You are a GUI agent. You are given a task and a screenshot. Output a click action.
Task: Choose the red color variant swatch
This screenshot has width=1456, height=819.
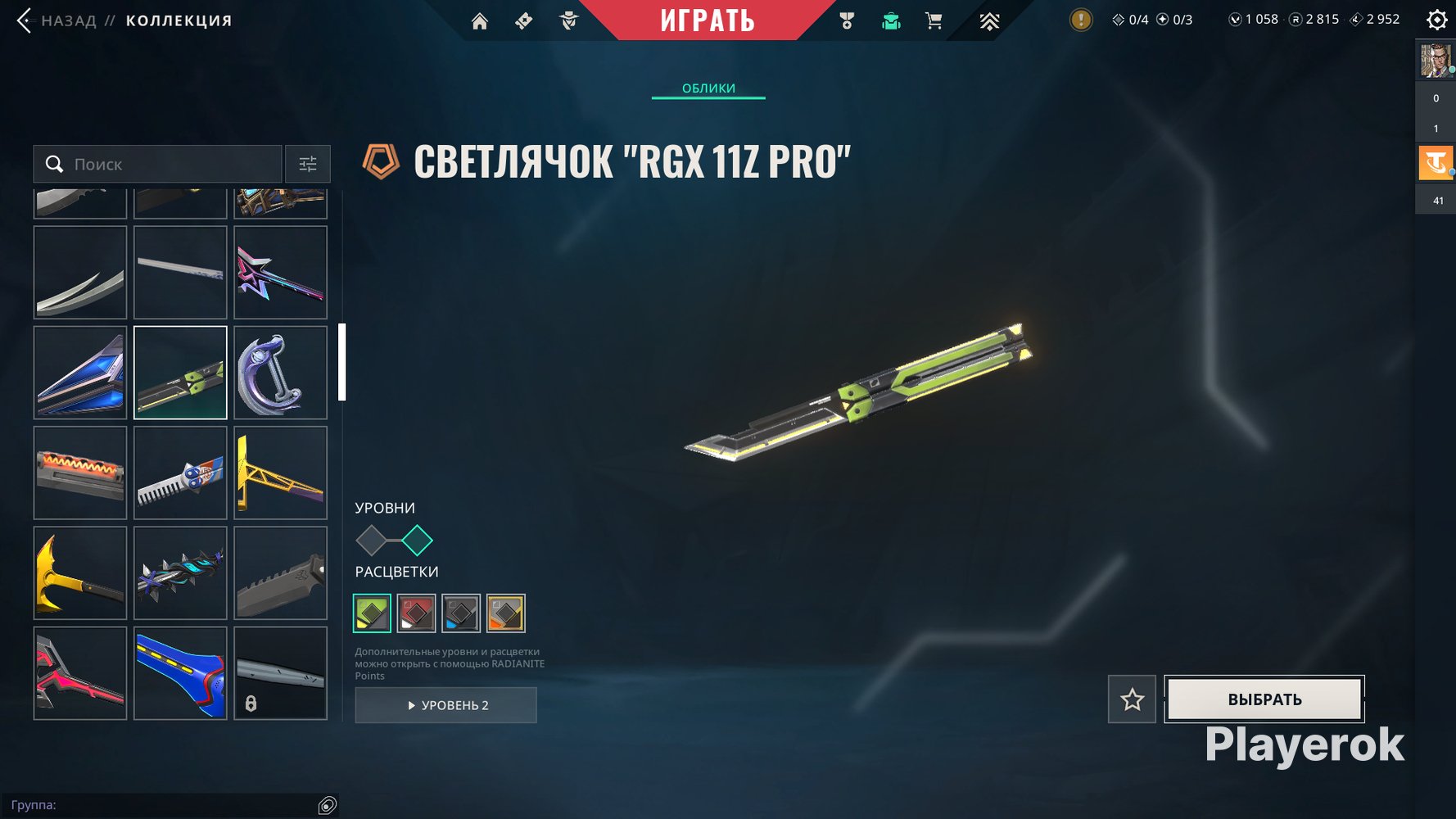pos(416,613)
